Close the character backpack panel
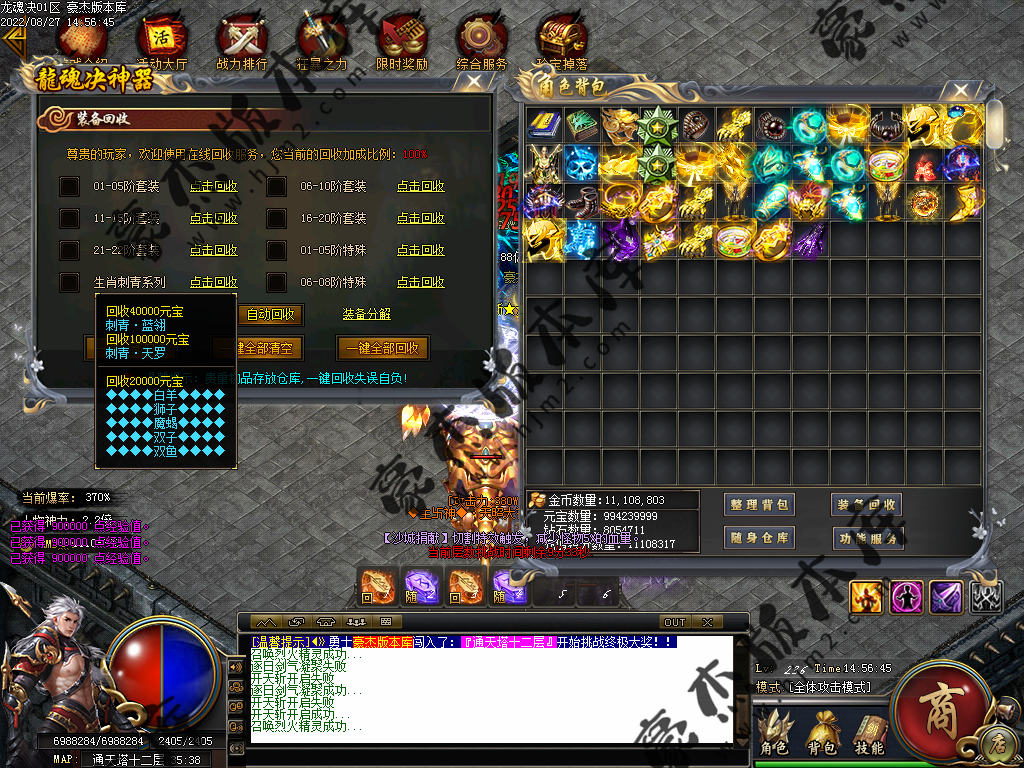Image resolution: width=1024 pixels, height=768 pixels. (961, 89)
